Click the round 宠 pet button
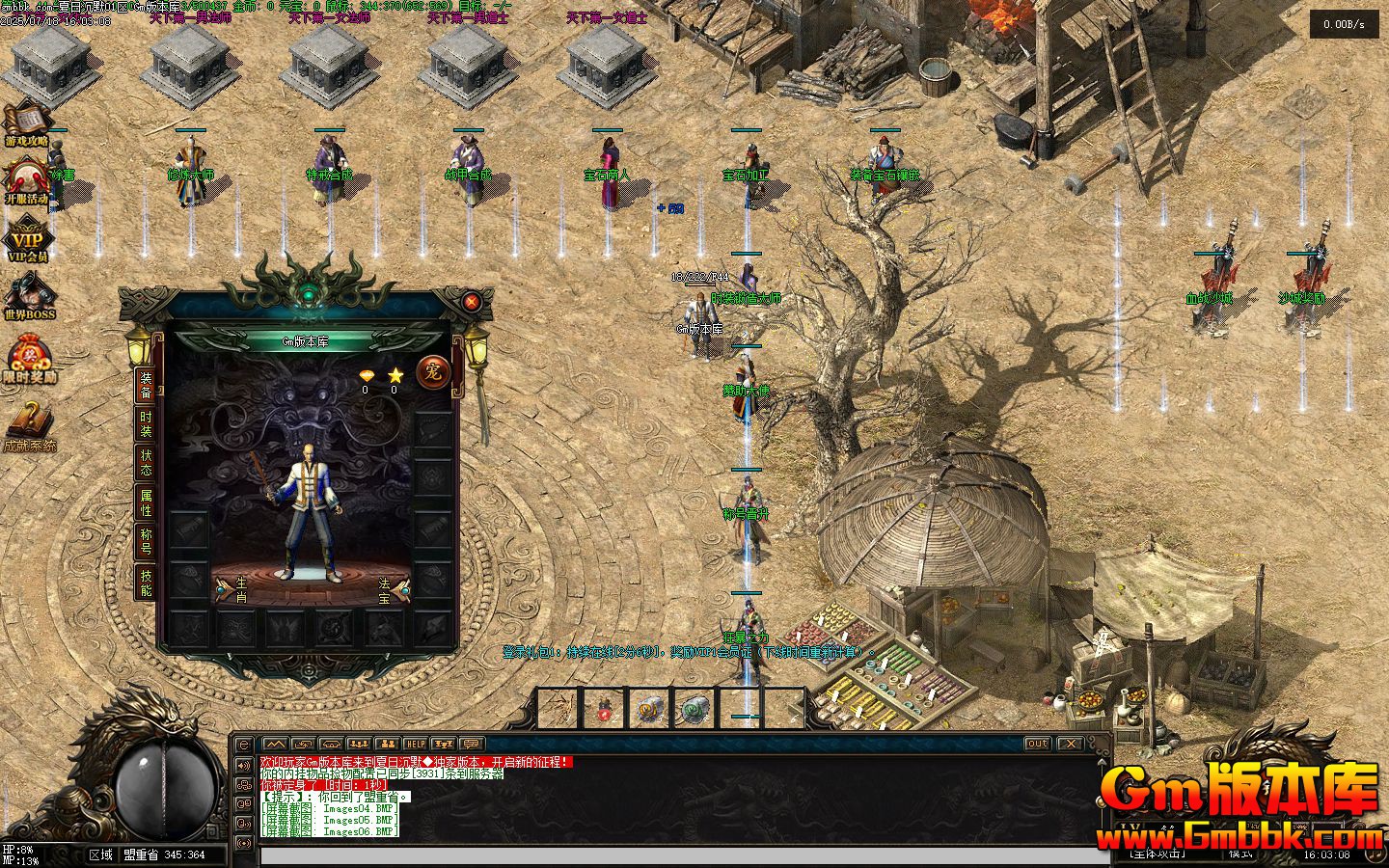 430,371
